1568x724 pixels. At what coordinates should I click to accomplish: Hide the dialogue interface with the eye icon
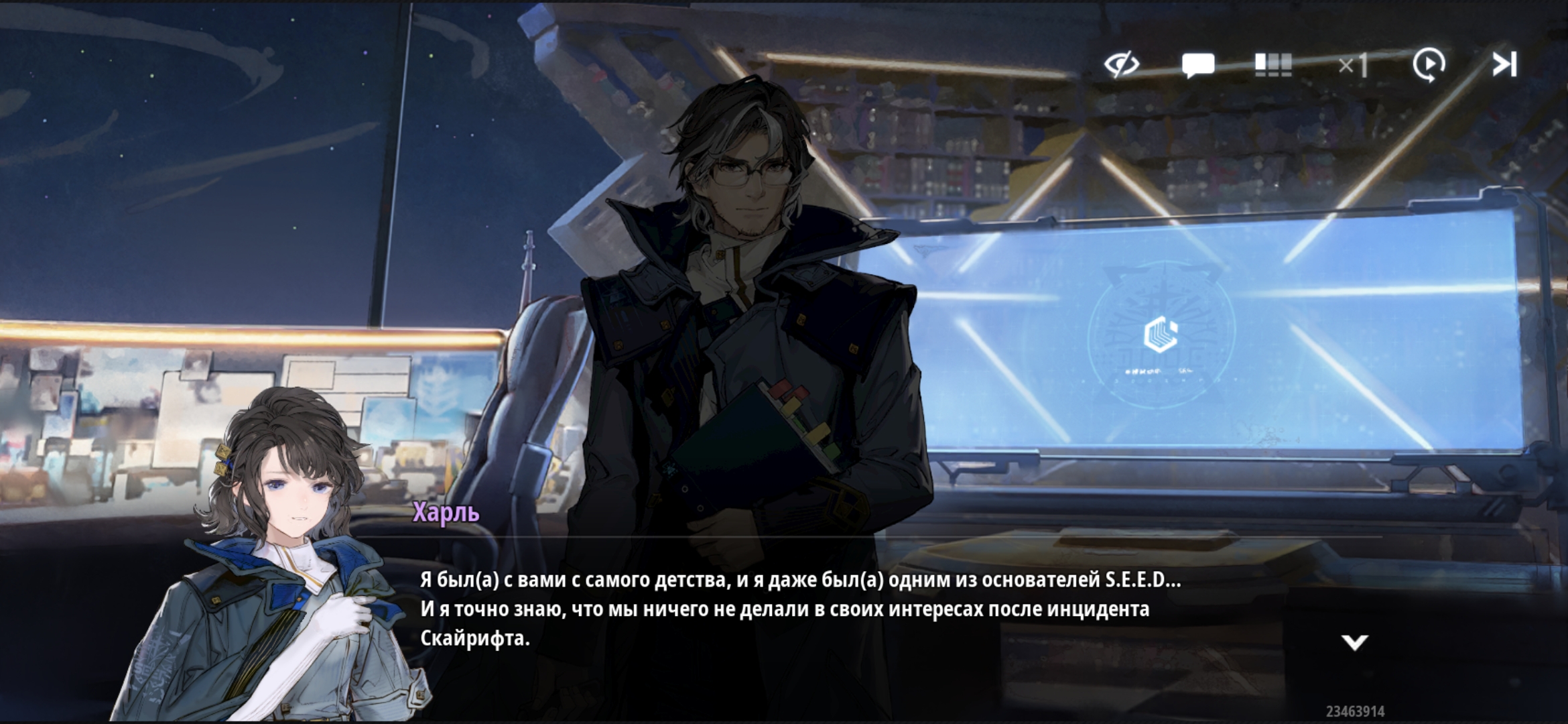[x=1122, y=65]
